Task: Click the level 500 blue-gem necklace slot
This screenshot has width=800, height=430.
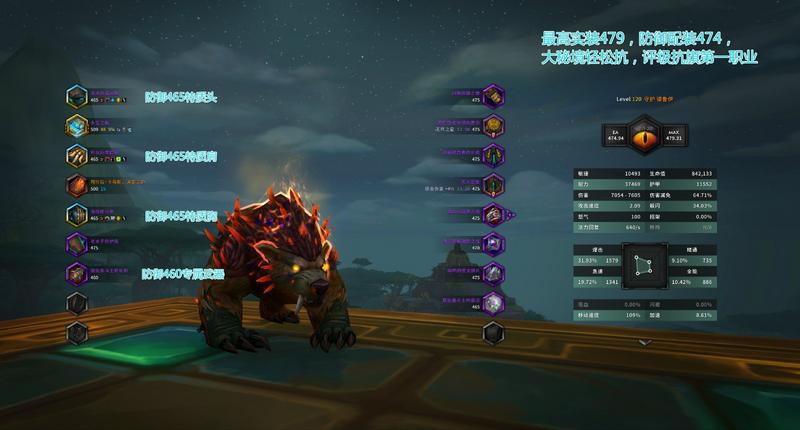Action: click(78, 126)
